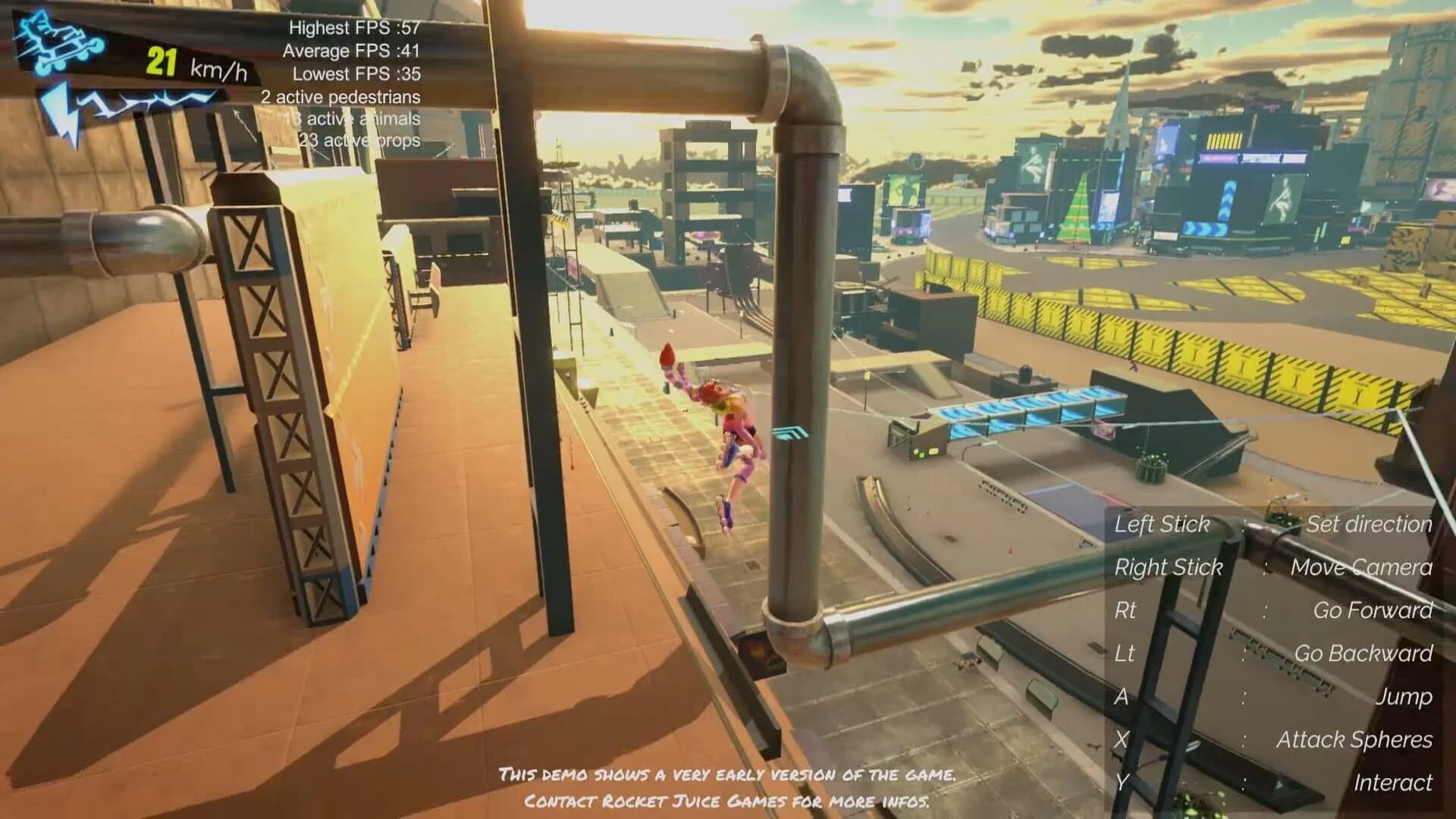Click the yellow 21 km/h speed gauge
The image size is (1456, 819).
point(190,66)
